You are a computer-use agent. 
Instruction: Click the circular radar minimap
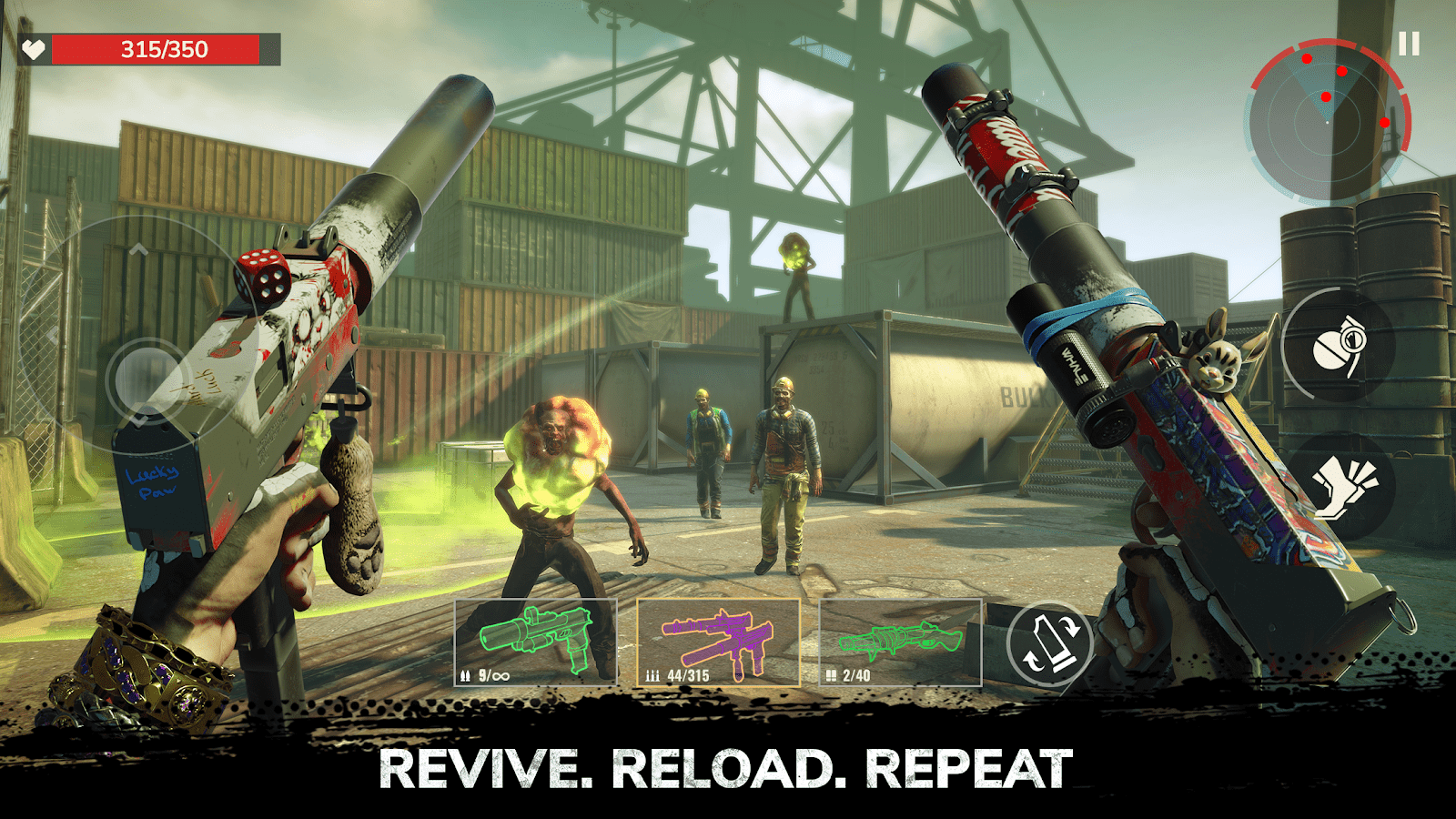coord(1329,120)
